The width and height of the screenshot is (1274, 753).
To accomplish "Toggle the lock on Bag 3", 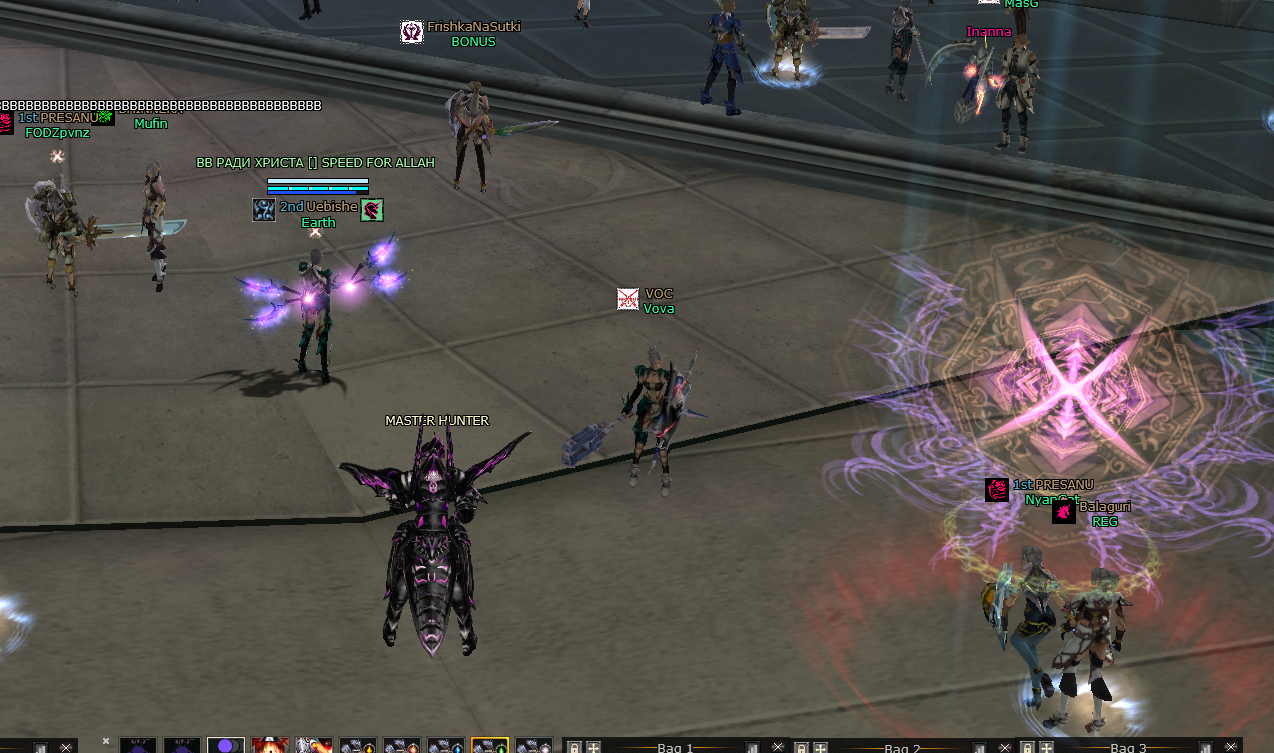I will click(1027, 747).
